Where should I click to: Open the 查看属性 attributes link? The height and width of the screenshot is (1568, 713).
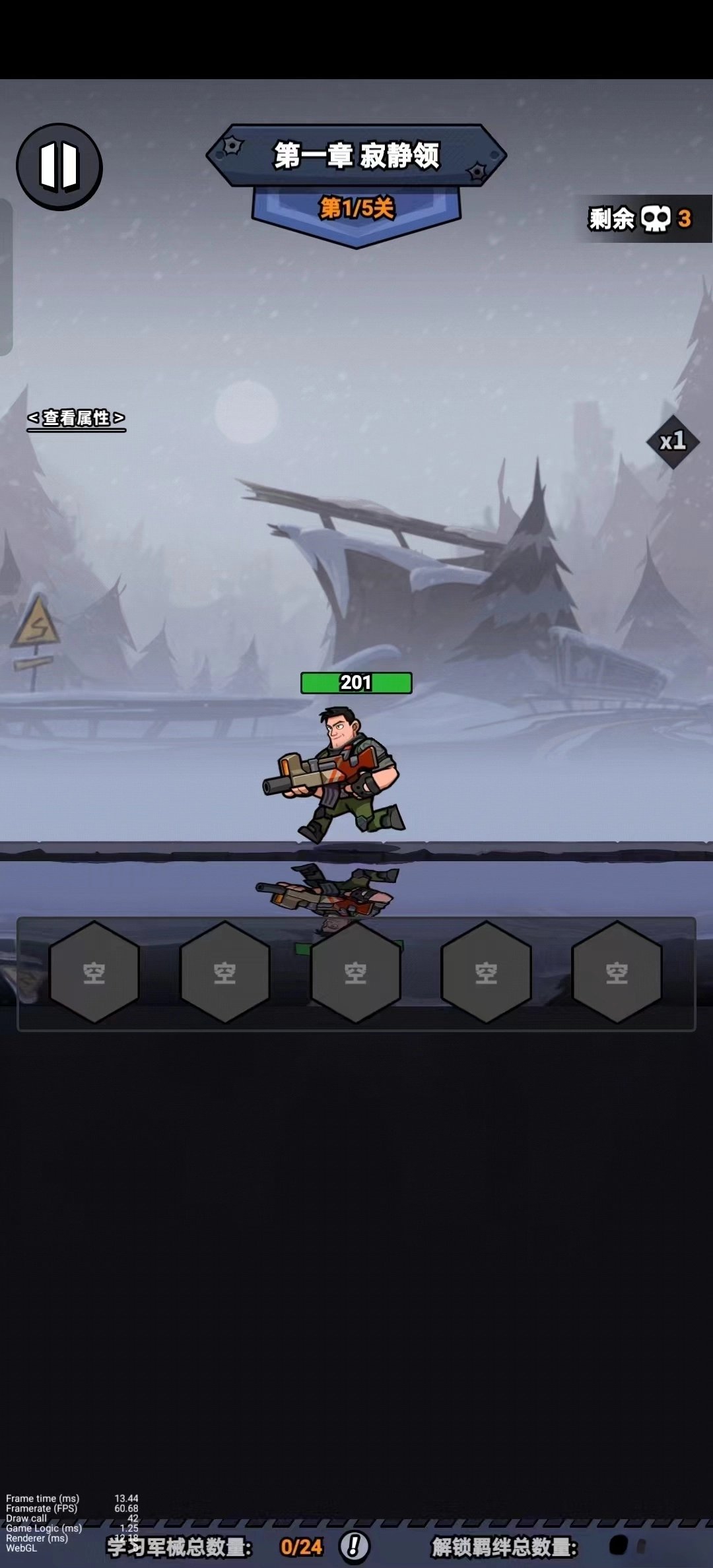click(x=76, y=418)
